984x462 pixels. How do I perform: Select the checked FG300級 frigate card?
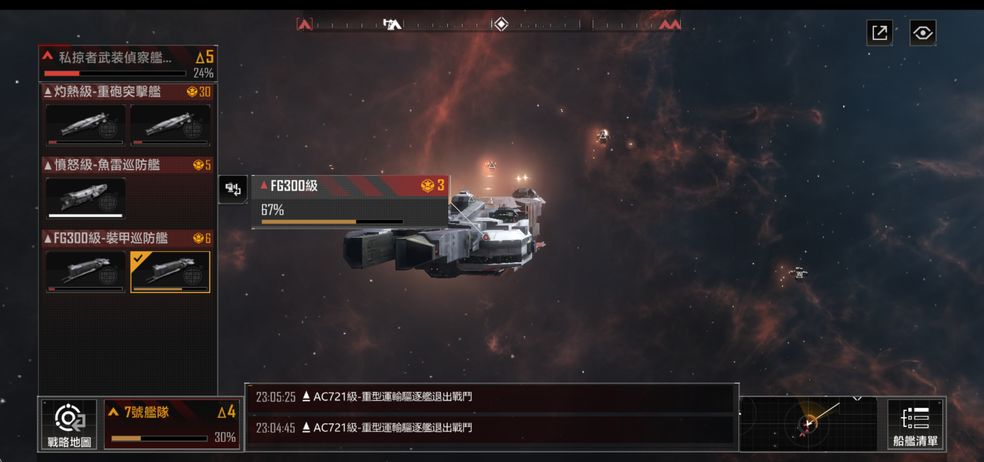[170, 271]
